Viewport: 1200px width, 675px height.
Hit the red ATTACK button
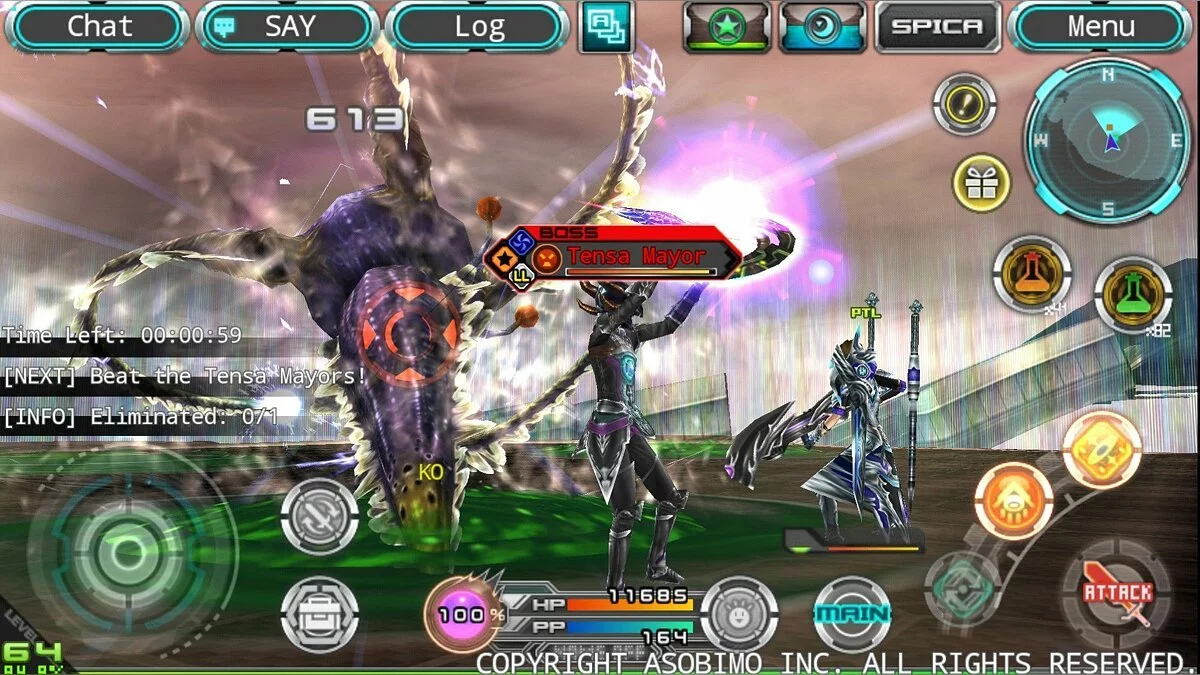1117,594
